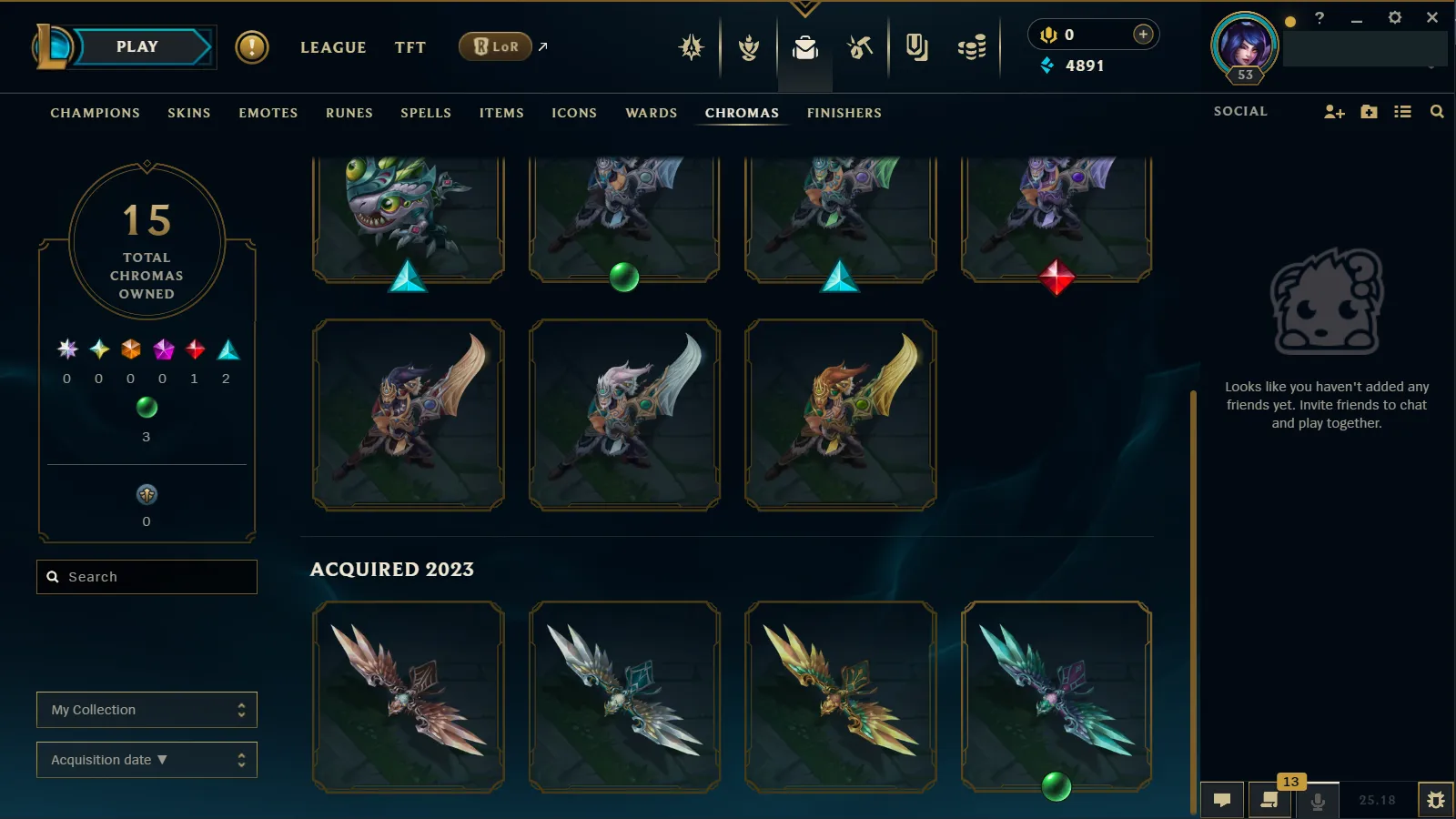Switch to the WARDS tab
The width and height of the screenshot is (1456, 819).
pyautogui.click(x=650, y=113)
